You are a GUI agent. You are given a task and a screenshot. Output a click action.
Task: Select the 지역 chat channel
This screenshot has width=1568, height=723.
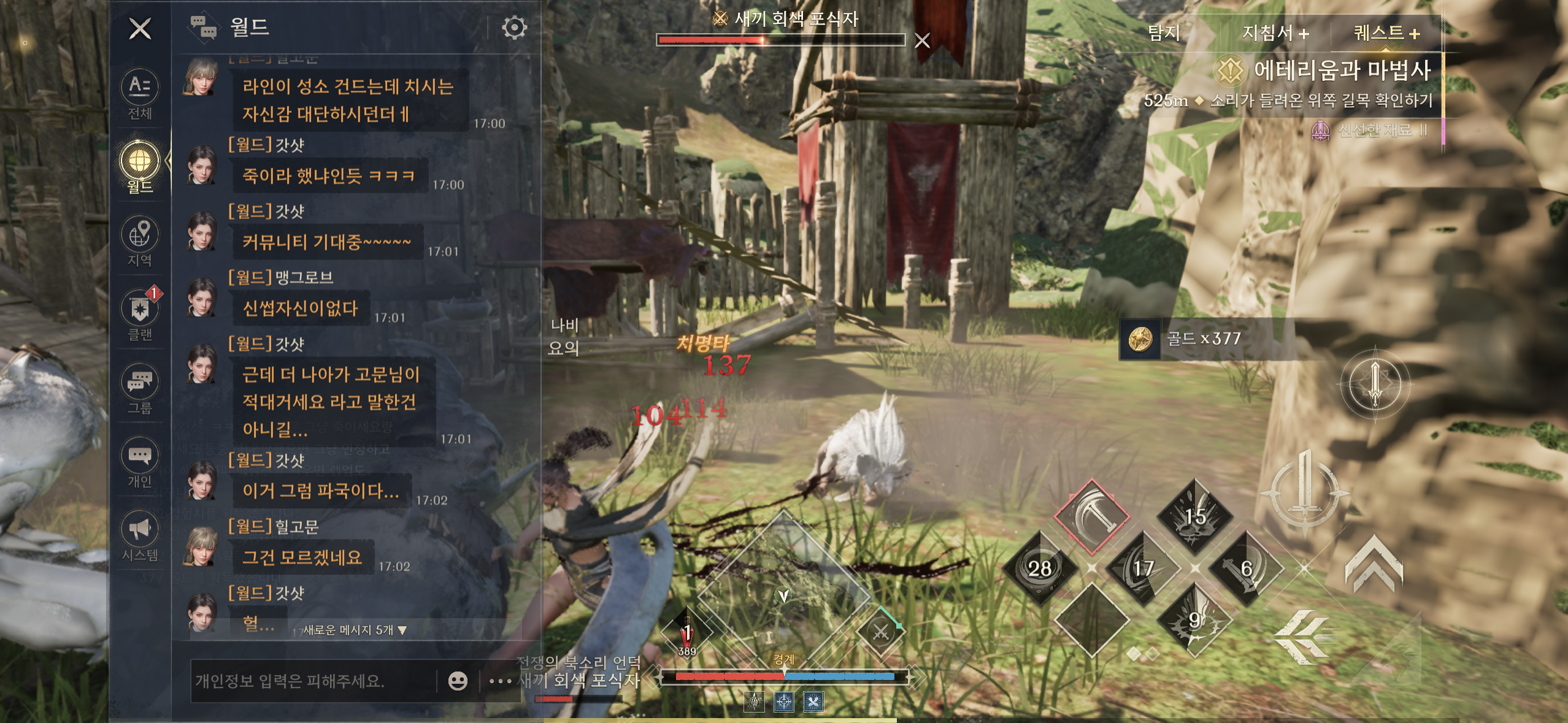140,240
